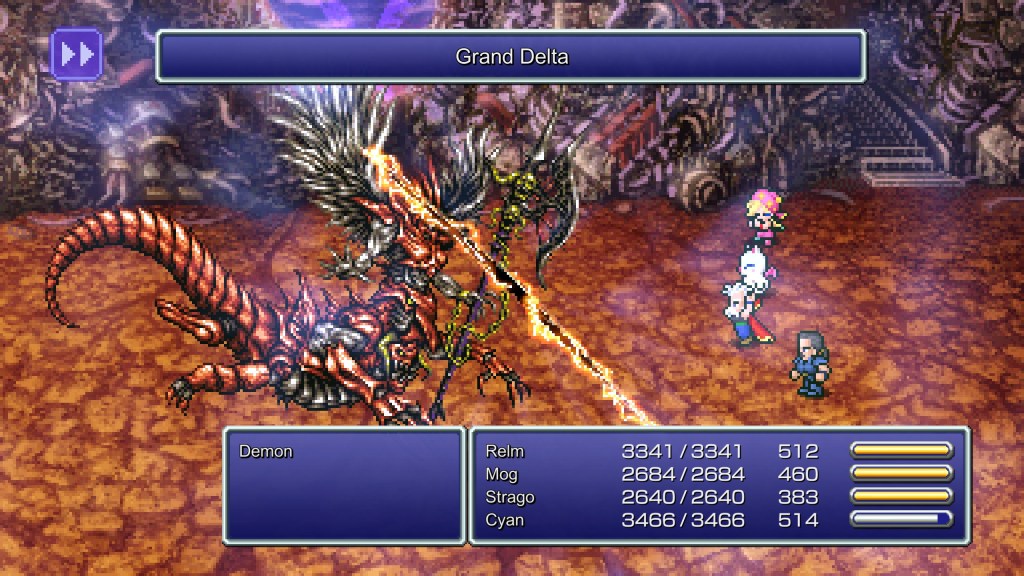The height and width of the screenshot is (576, 1024).
Task: Toggle the fast-forward battle speed button
Action: (76, 55)
